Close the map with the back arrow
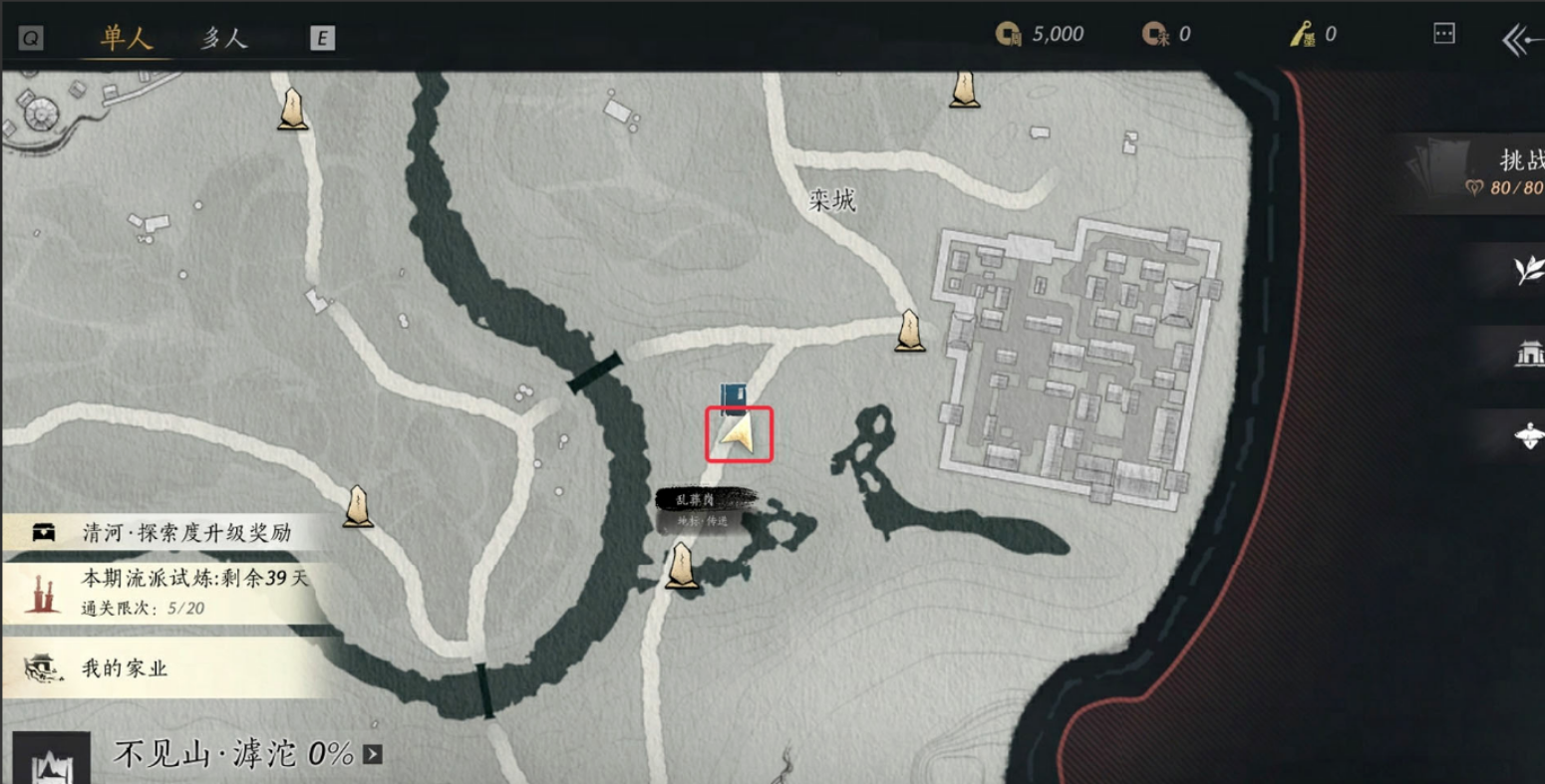Image resolution: width=1545 pixels, height=784 pixels. (1520, 40)
